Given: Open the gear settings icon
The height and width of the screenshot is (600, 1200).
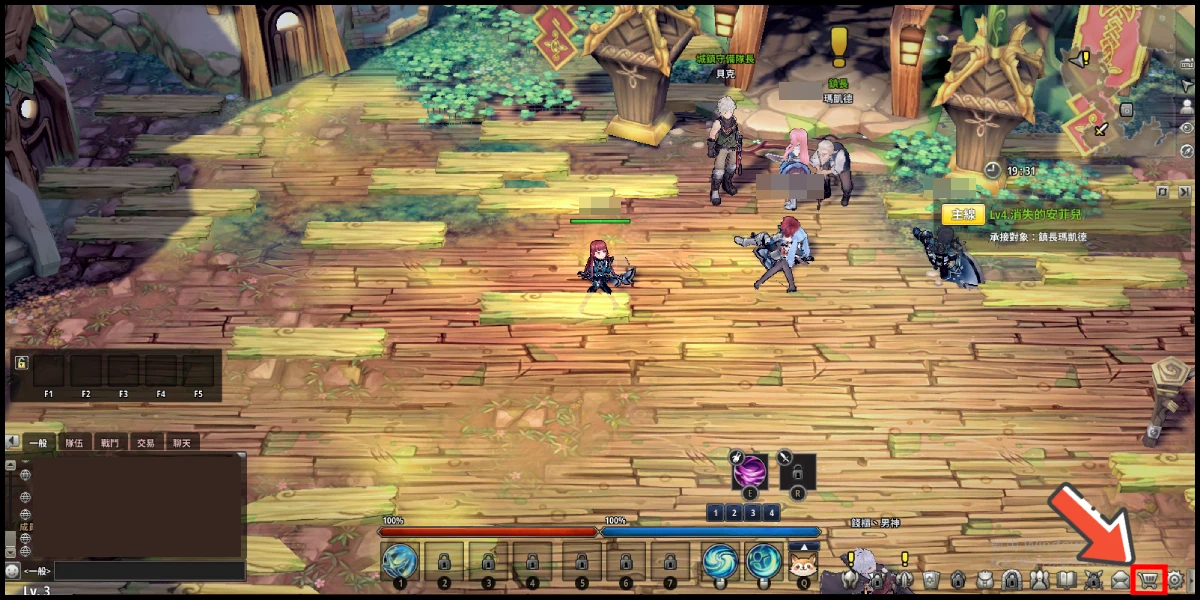Looking at the screenshot, I should 1176,579.
